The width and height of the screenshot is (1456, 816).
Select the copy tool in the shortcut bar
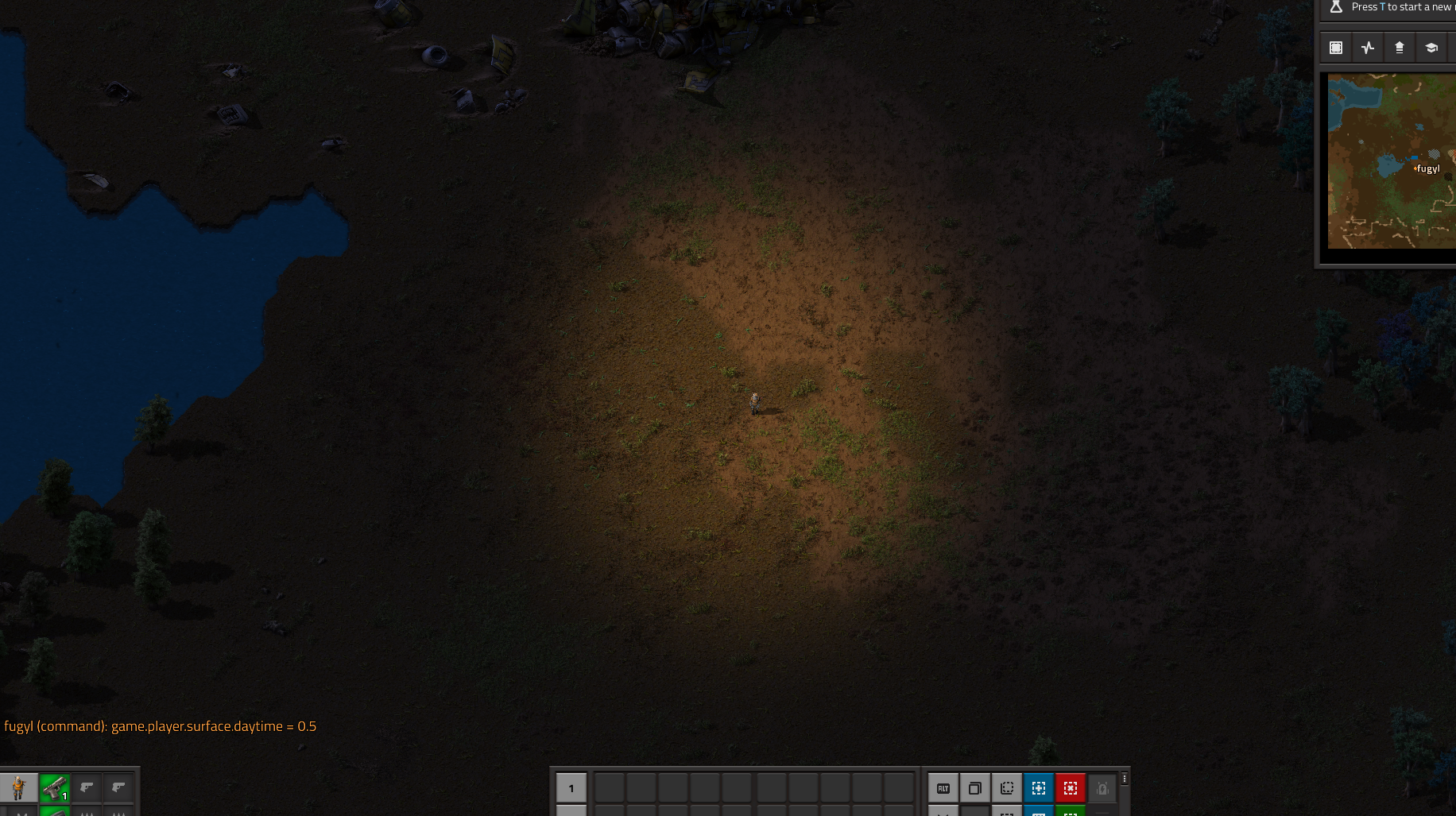click(975, 788)
